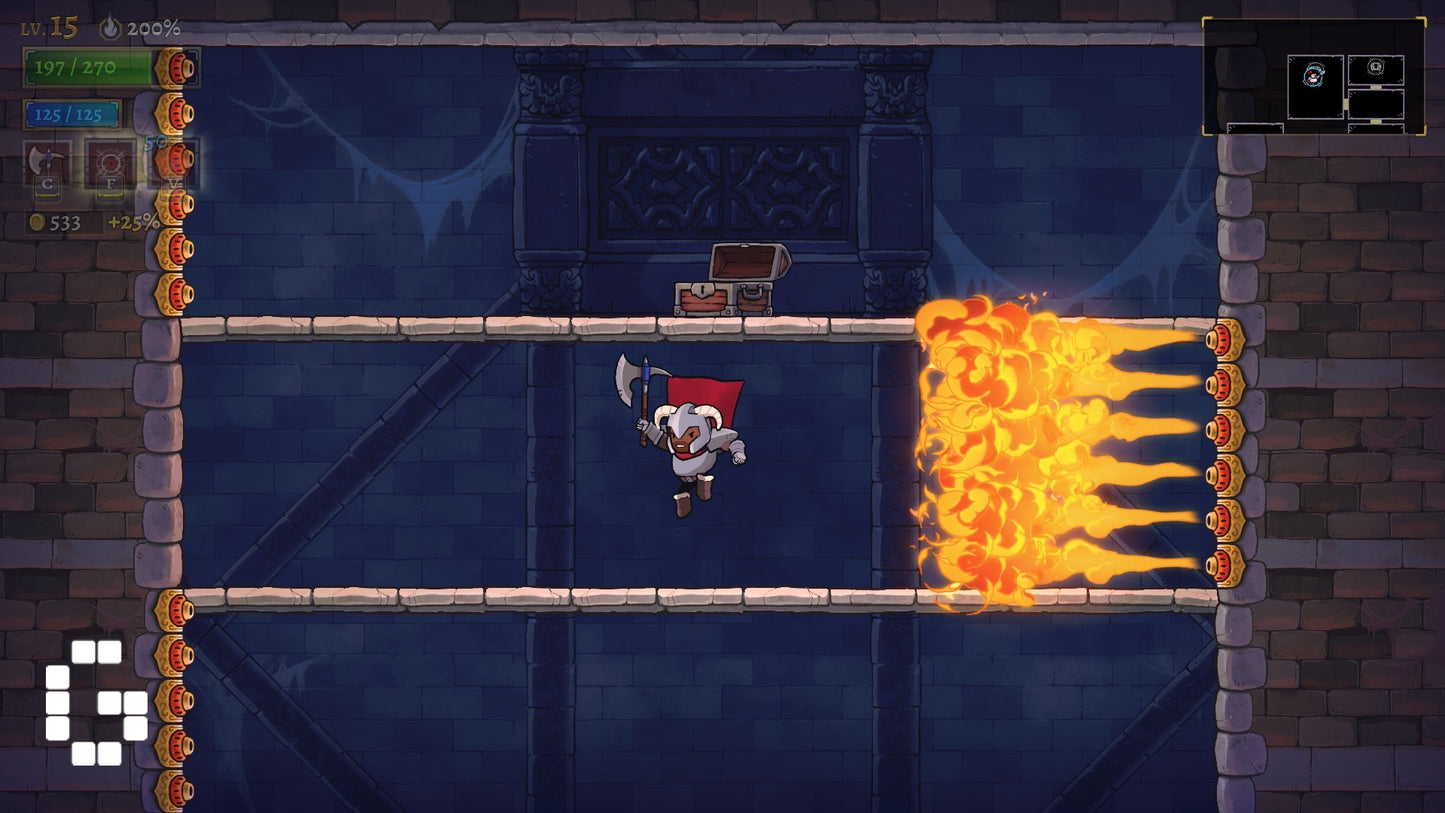The width and height of the screenshot is (1445, 813).
Task: Click the spell icon above keybind F
Action: tap(108, 163)
